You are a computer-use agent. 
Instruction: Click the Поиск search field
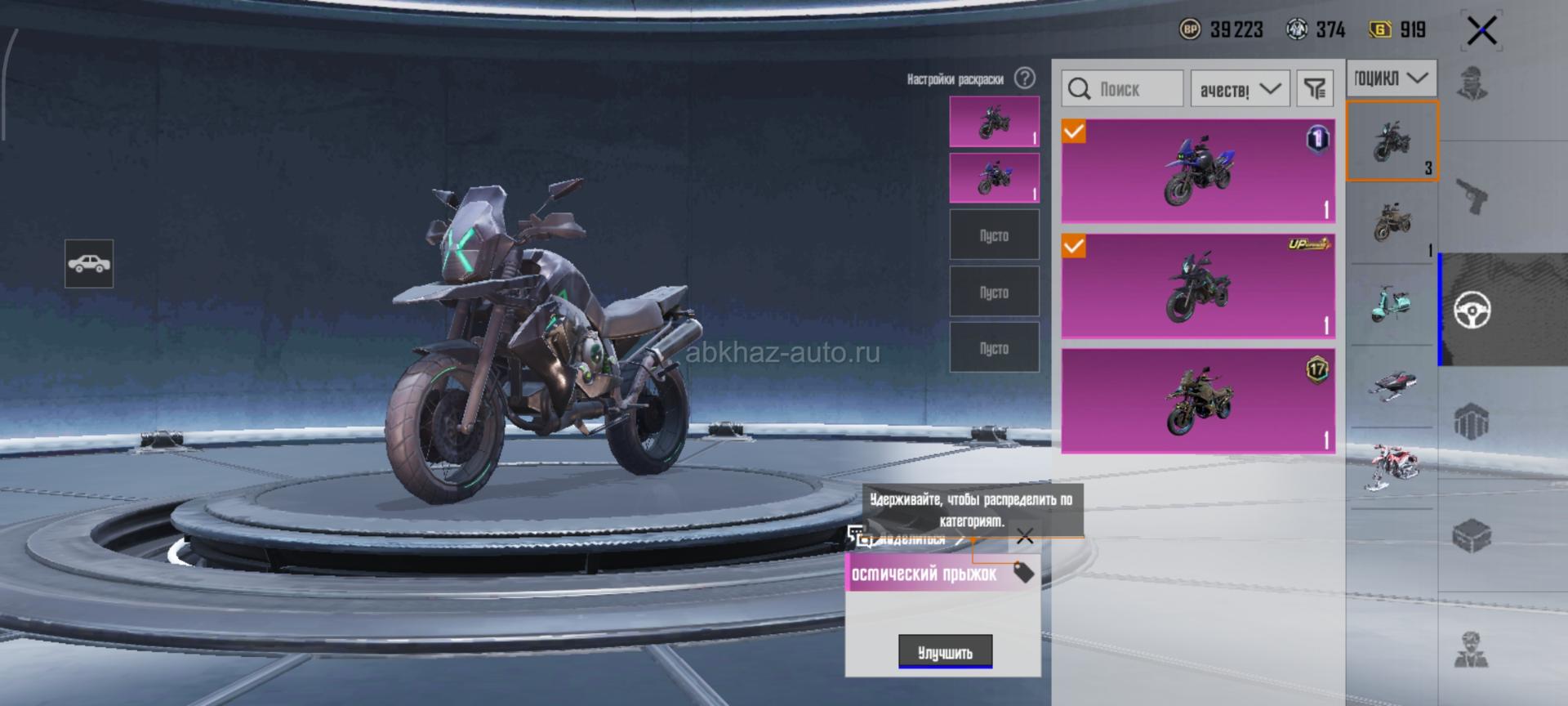tap(1122, 88)
